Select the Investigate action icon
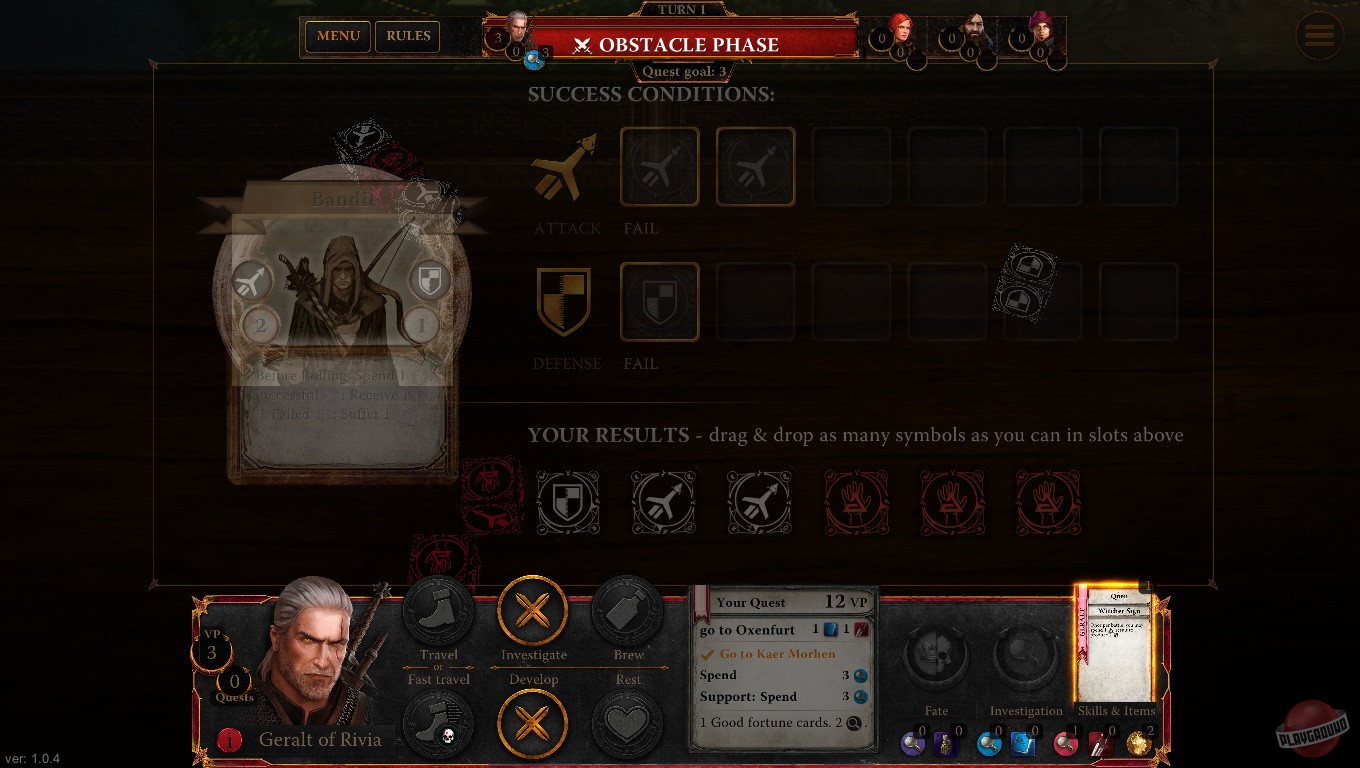 point(533,611)
